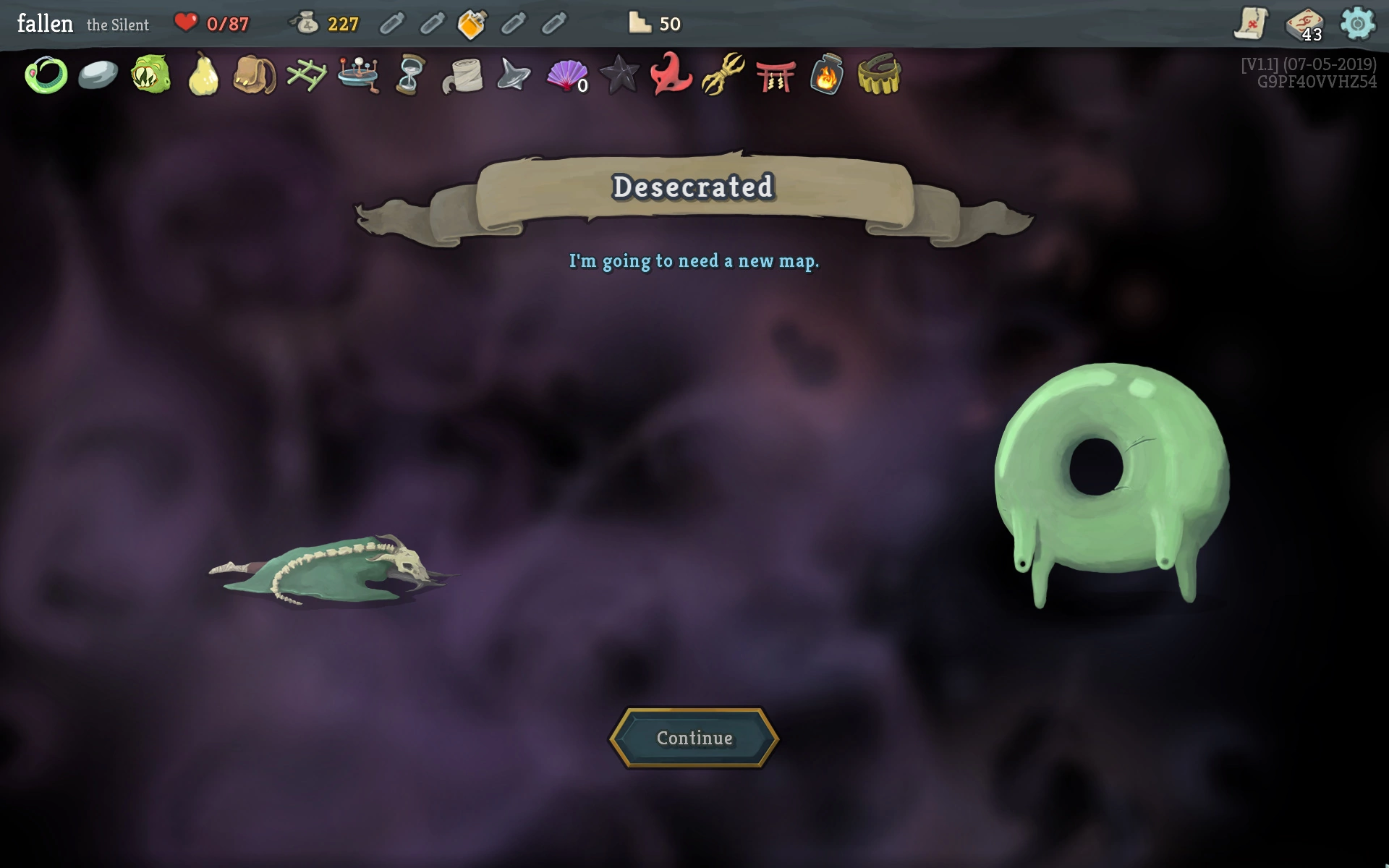Screen dimensions: 1389x868
Task: Open the map scroll icon
Action: point(1251,24)
